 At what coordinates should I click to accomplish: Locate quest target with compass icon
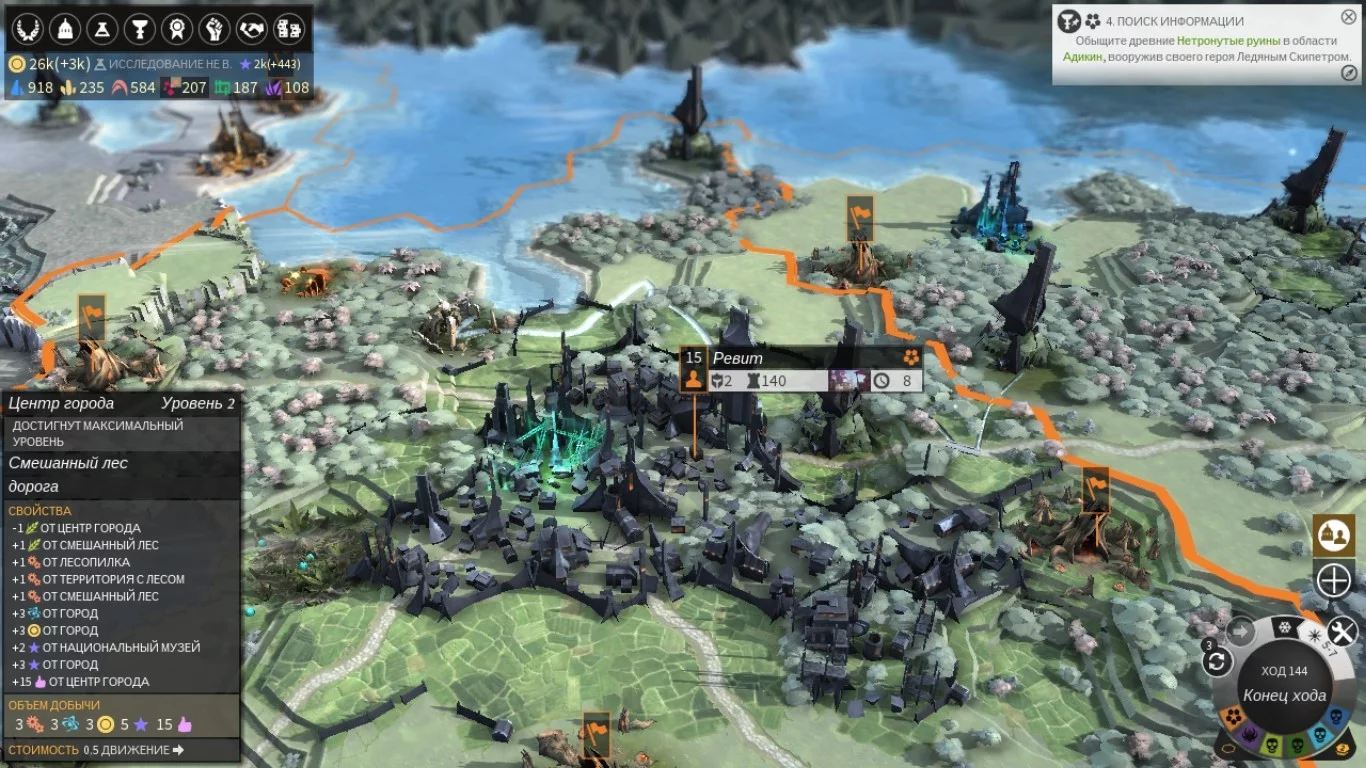click(1349, 73)
